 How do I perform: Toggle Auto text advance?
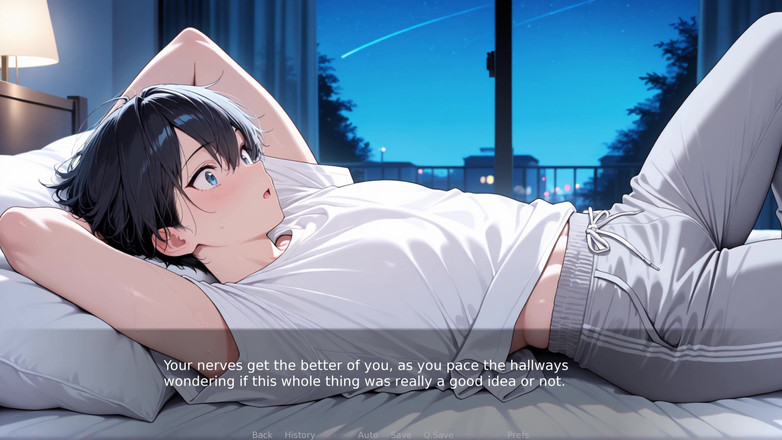pyautogui.click(x=368, y=435)
